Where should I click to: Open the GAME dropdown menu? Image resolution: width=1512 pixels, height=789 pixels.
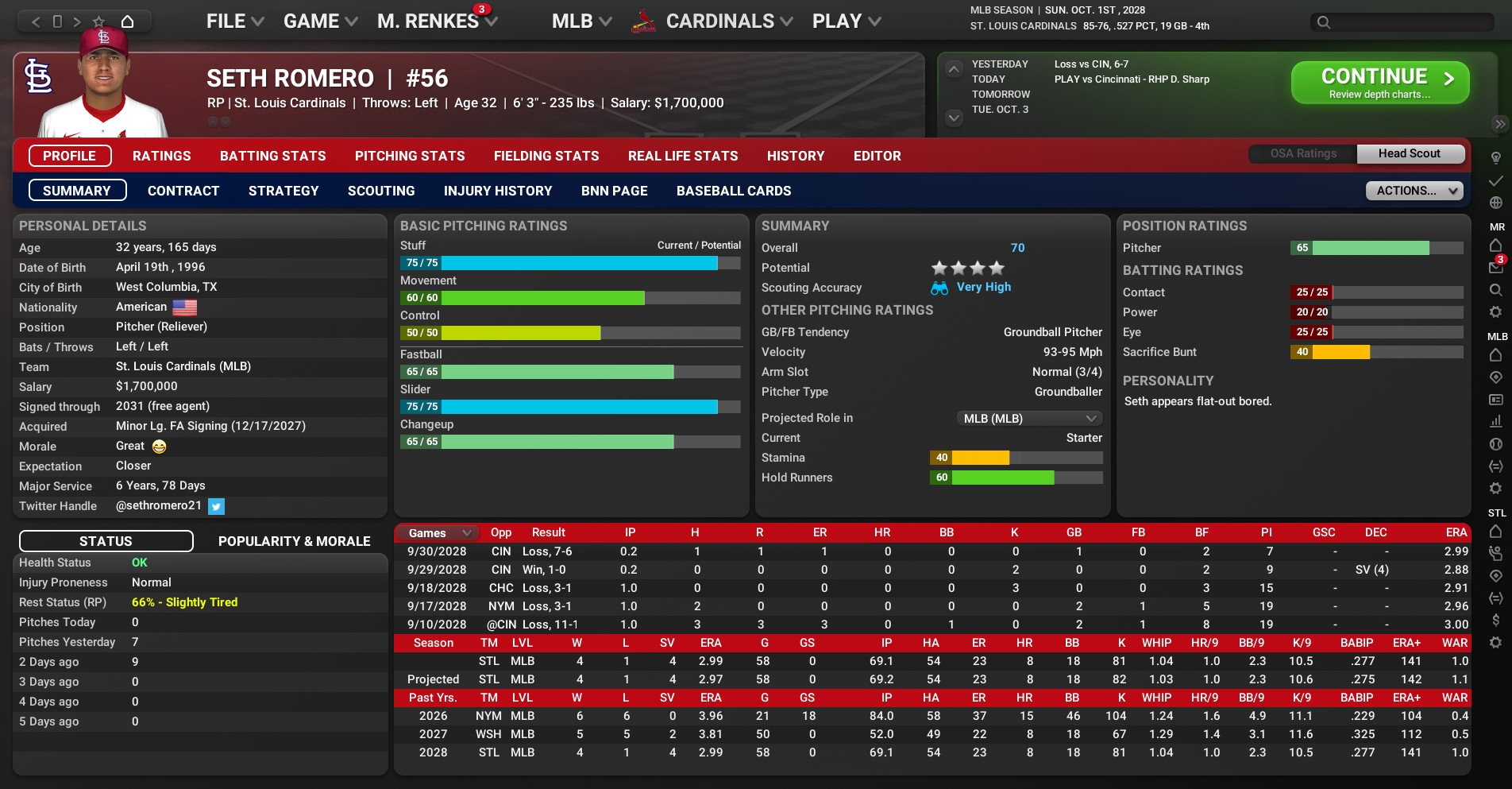click(320, 21)
